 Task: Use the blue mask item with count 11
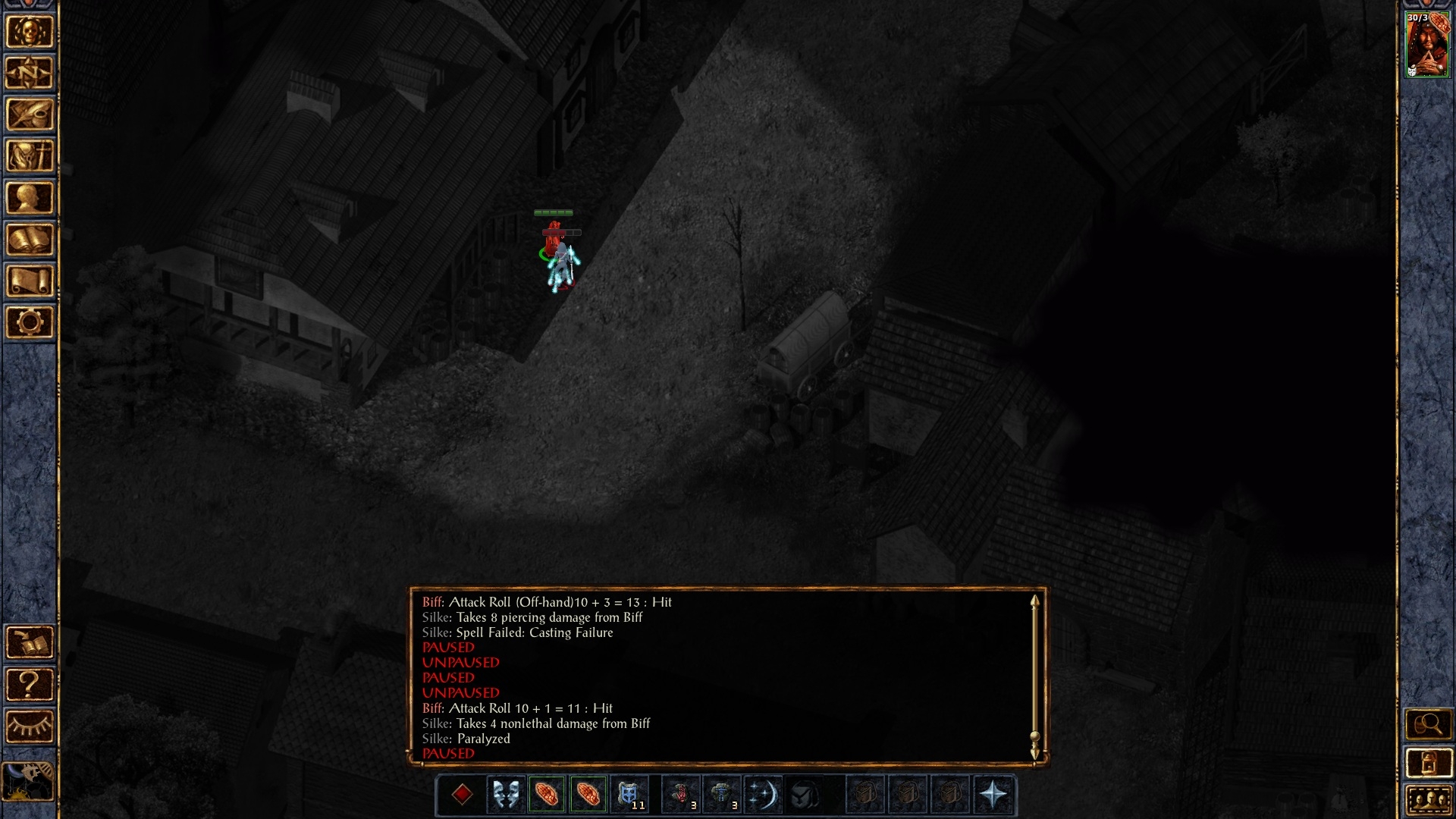(x=629, y=794)
